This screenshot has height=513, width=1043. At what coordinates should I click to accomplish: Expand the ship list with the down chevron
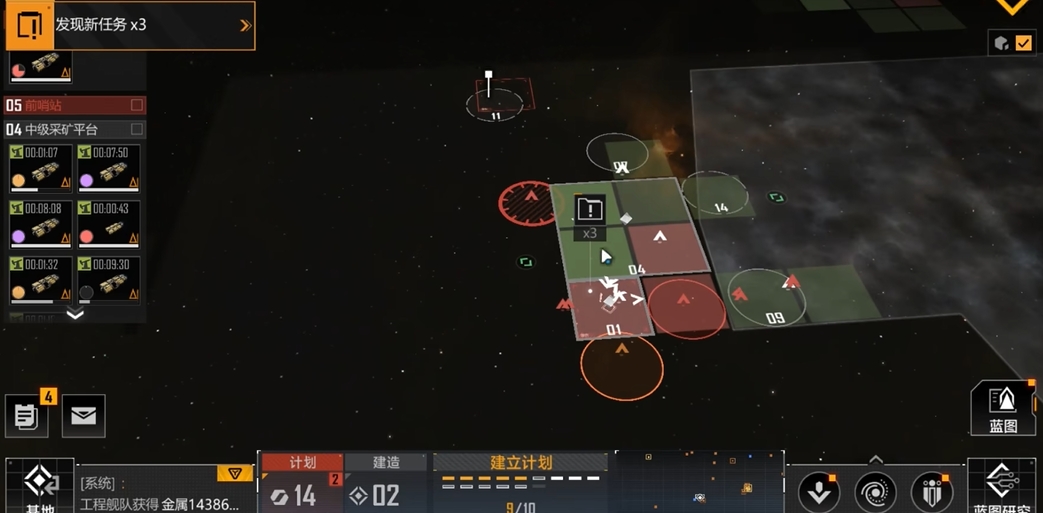point(75,315)
